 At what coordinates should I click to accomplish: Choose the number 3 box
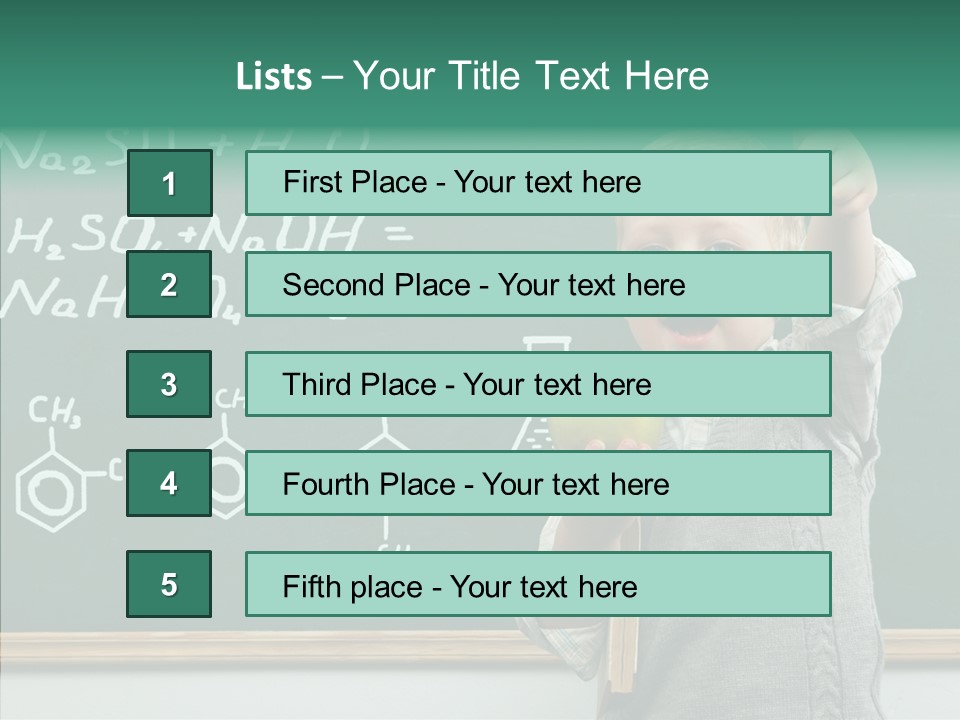coord(169,384)
